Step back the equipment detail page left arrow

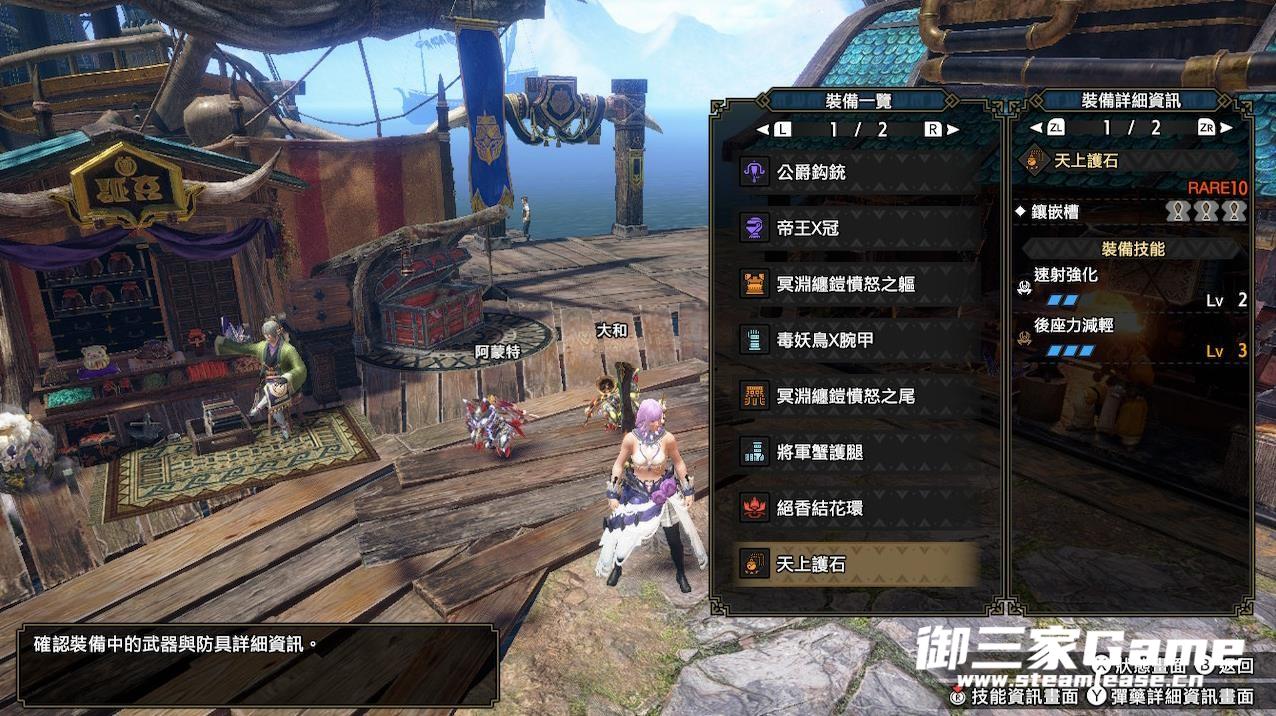tap(1036, 128)
